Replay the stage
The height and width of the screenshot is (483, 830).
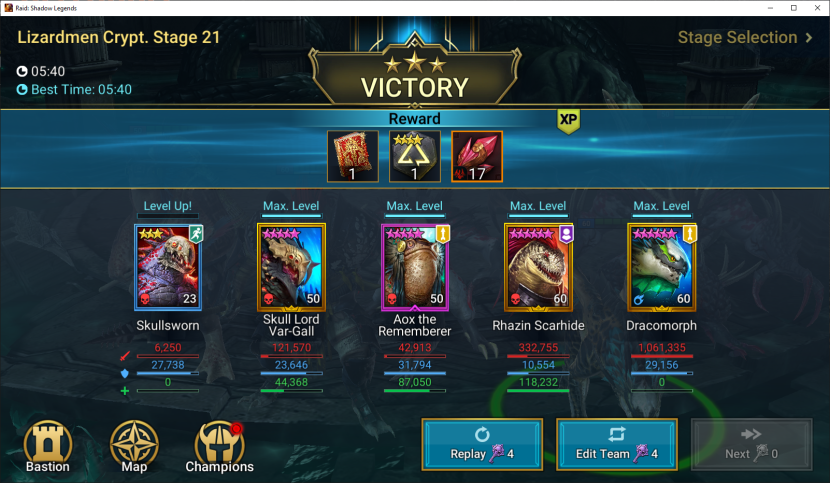click(482, 444)
